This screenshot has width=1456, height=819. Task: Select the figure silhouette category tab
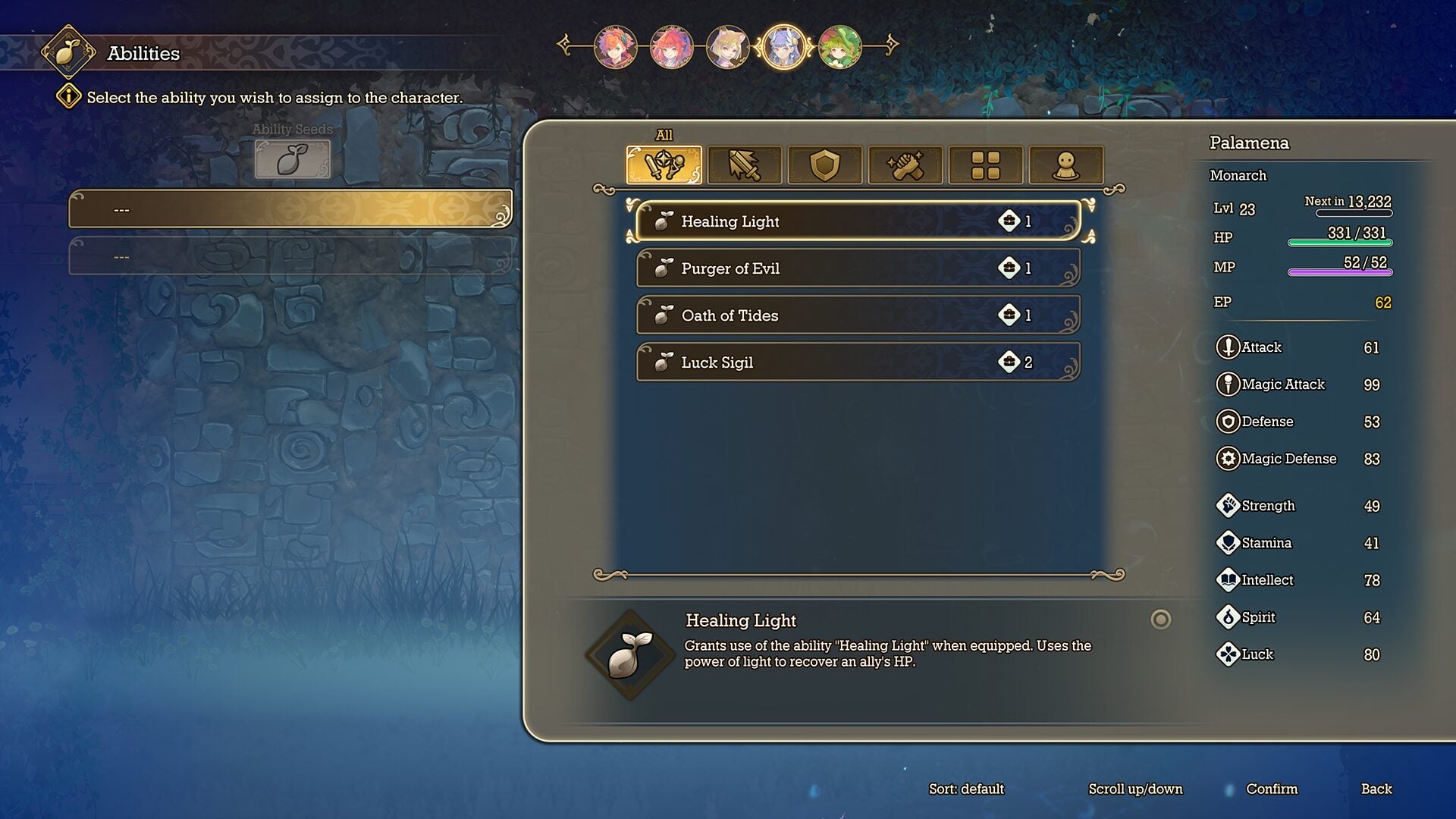point(1065,165)
